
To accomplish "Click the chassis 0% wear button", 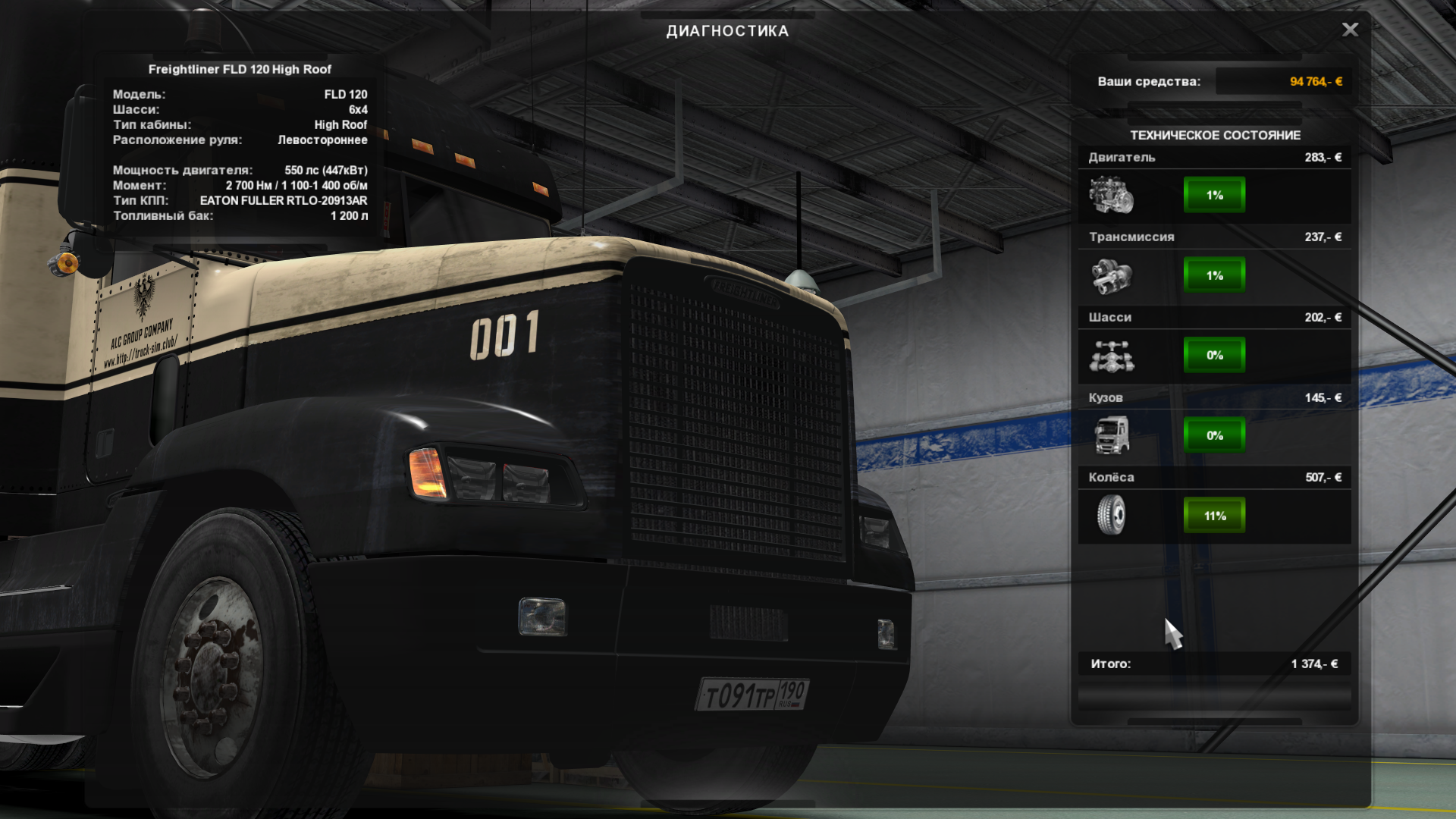I will 1214,356.
